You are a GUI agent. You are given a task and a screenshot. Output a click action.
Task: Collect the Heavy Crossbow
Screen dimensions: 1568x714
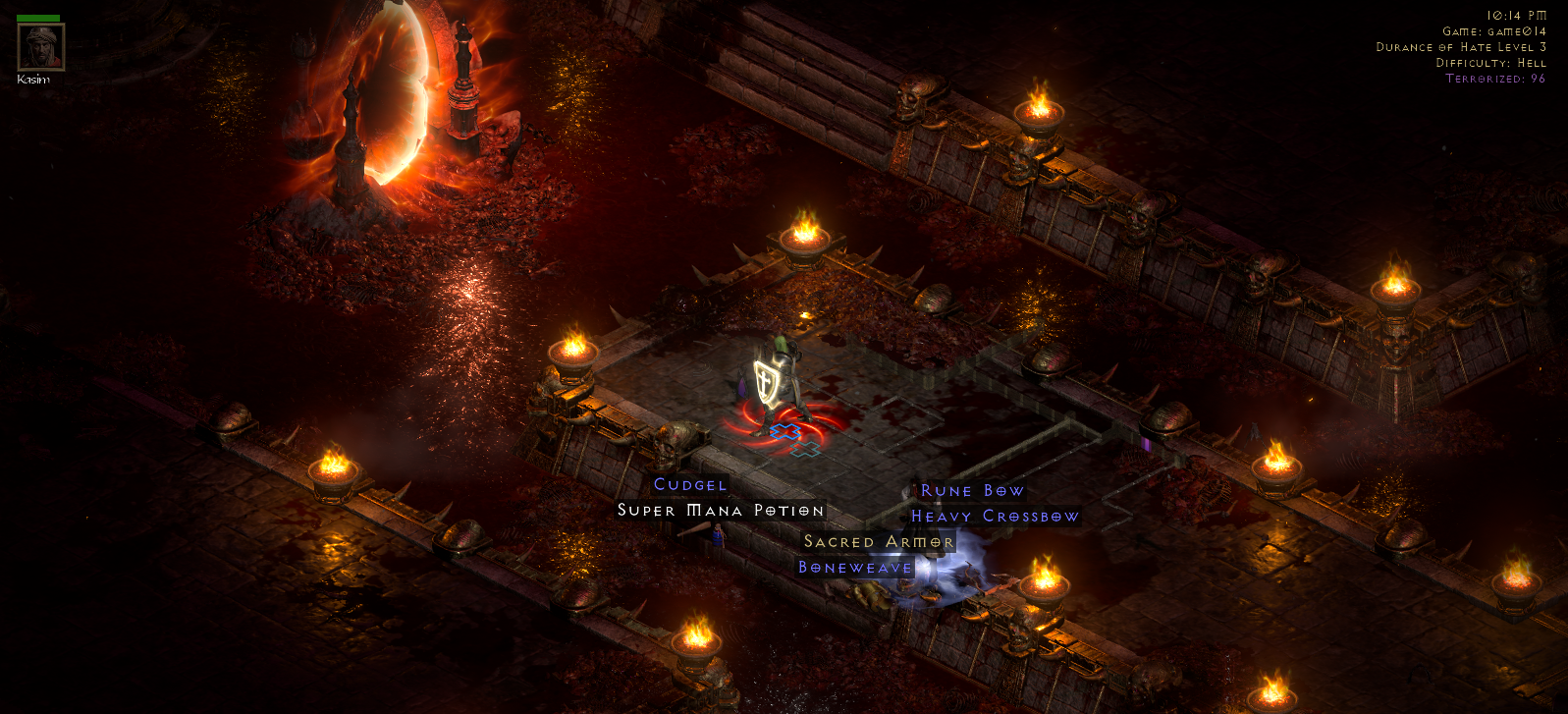point(995,515)
